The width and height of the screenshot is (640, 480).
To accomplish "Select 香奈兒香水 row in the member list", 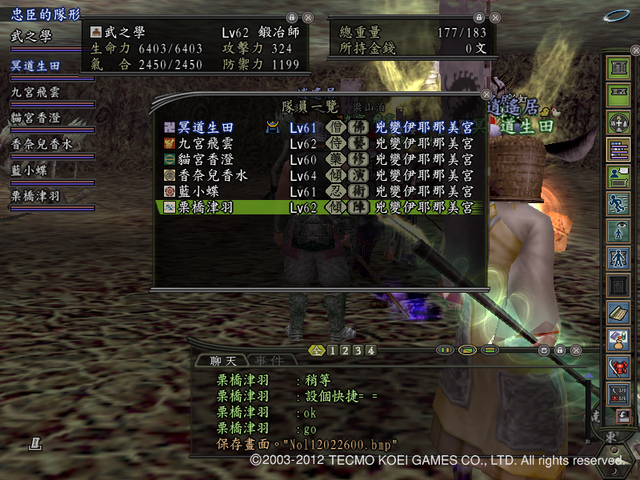I will (x=220, y=175).
